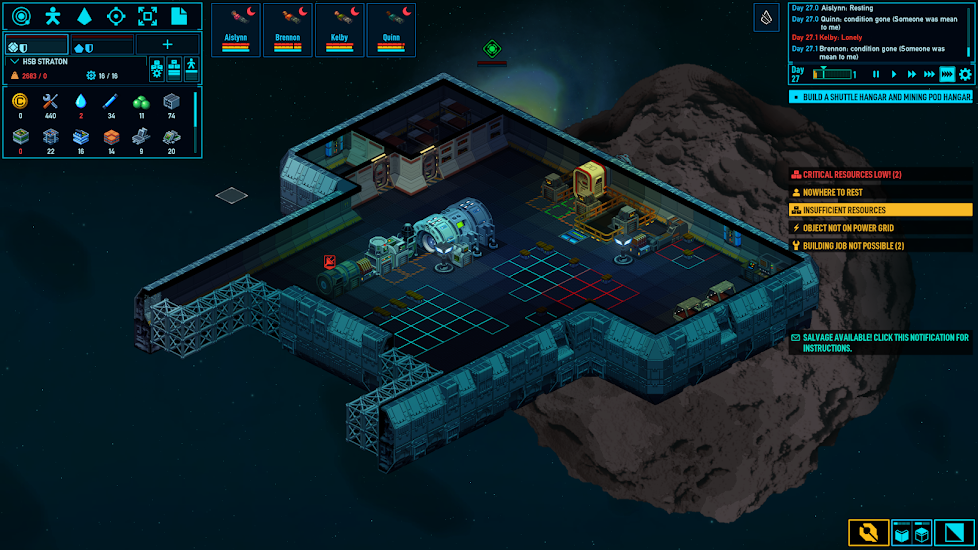Collapse the HSB Straton ship panel
The image size is (978, 550).
tap(14, 62)
